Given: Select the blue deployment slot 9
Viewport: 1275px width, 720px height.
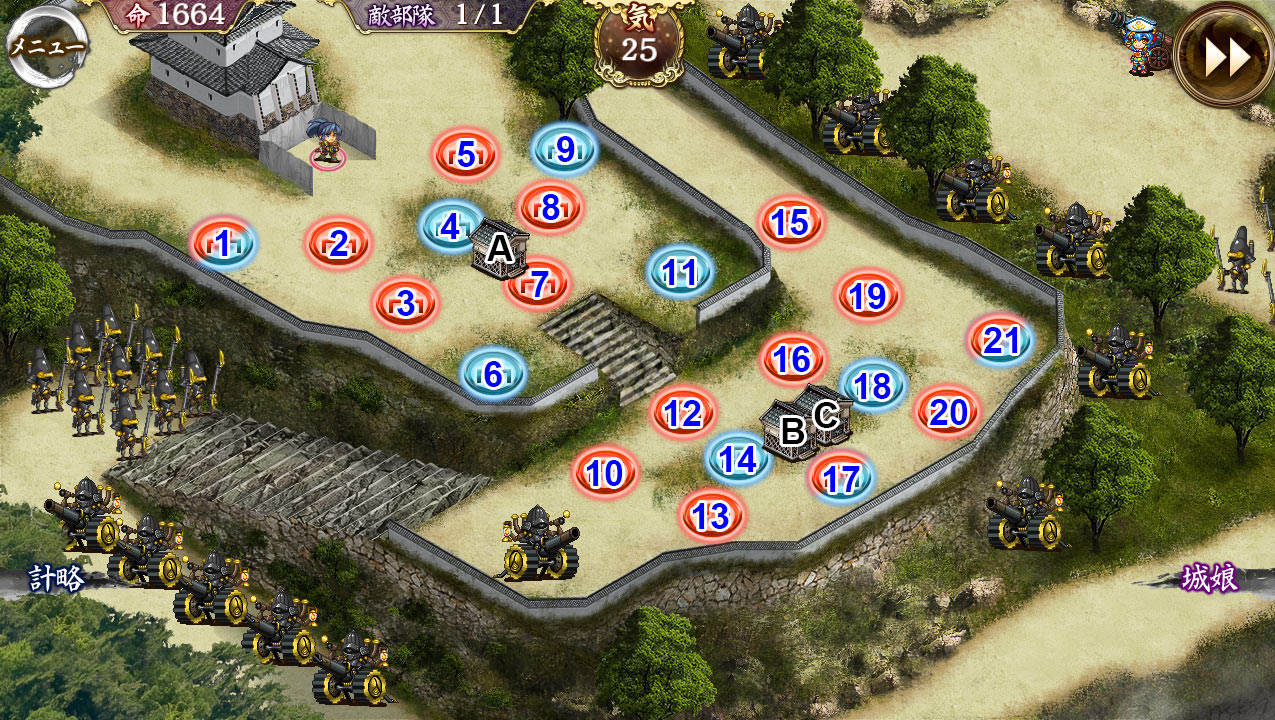Looking at the screenshot, I should tap(565, 150).
